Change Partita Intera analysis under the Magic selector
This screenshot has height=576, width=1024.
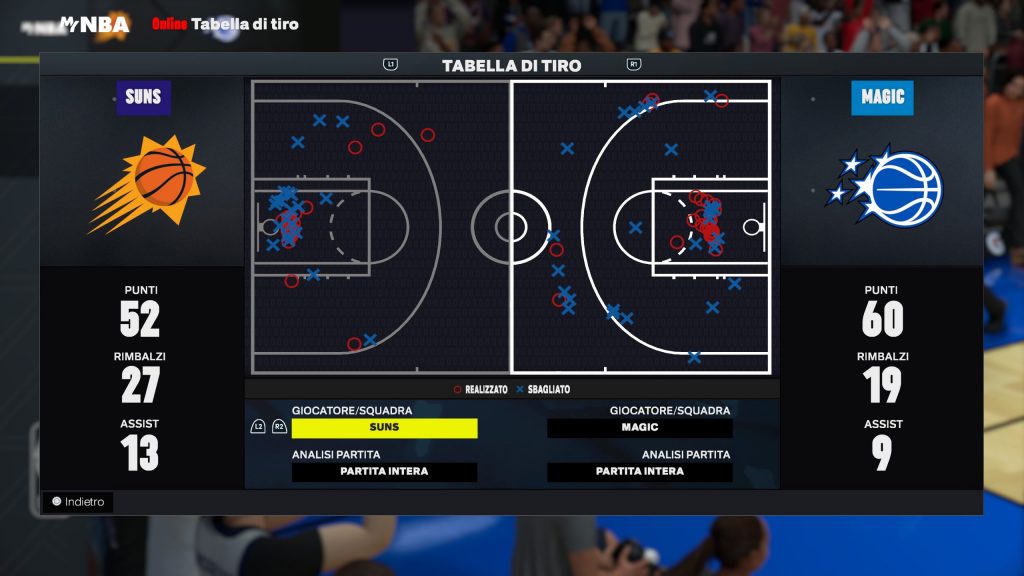[x=640, y=472]
